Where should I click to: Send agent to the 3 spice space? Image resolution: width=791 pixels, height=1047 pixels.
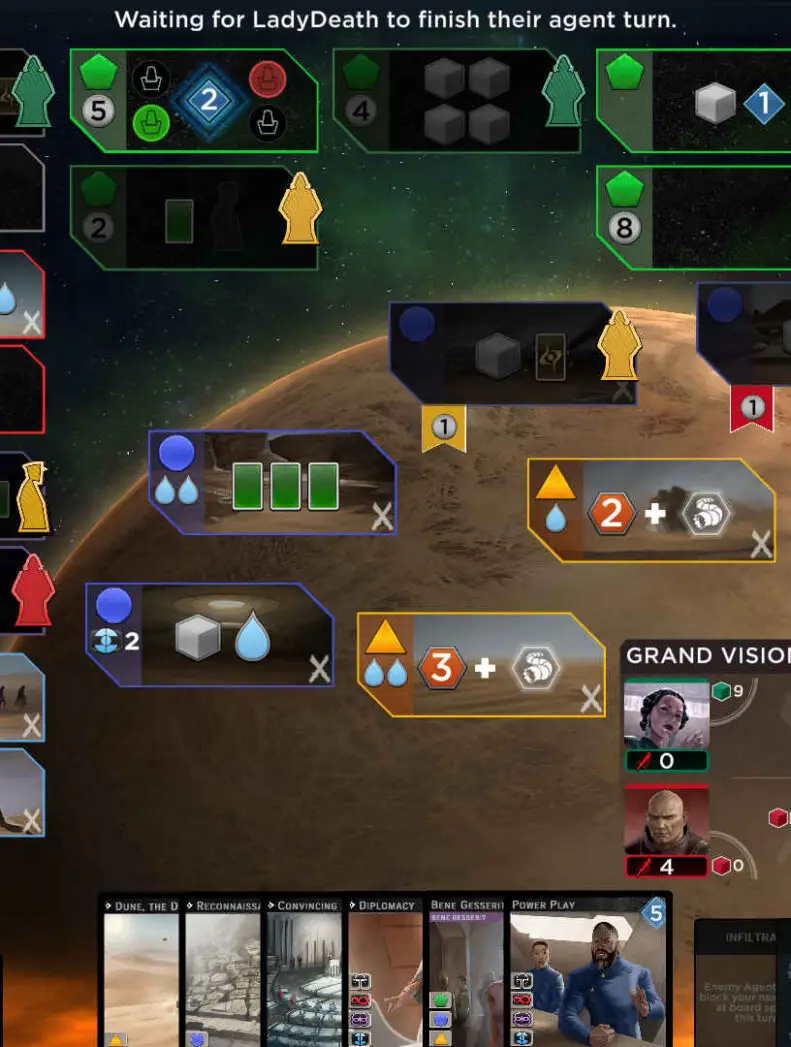[481, 664]
